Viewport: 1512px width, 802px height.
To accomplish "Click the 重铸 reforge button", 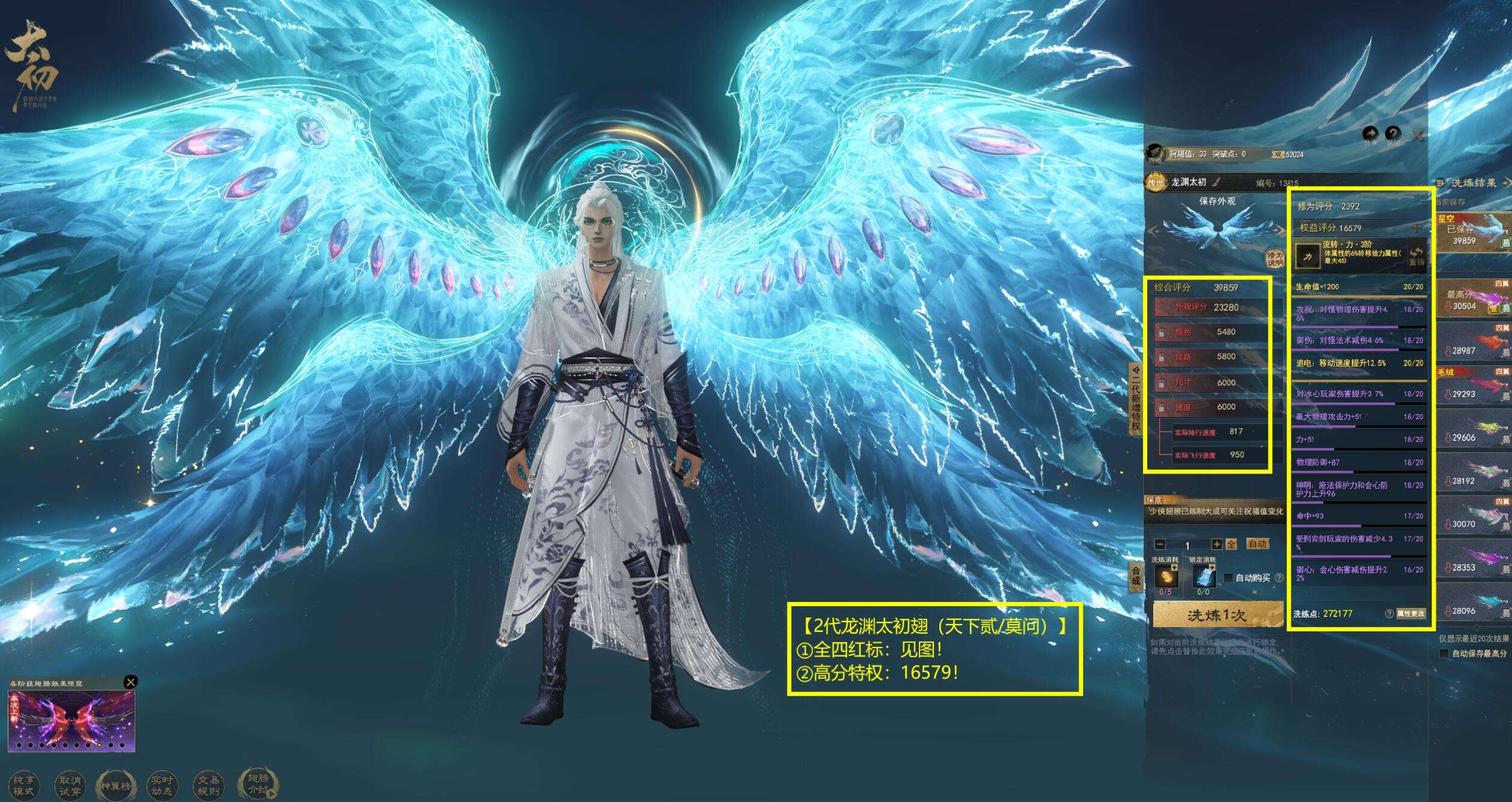I will (x=1416, y=257).
